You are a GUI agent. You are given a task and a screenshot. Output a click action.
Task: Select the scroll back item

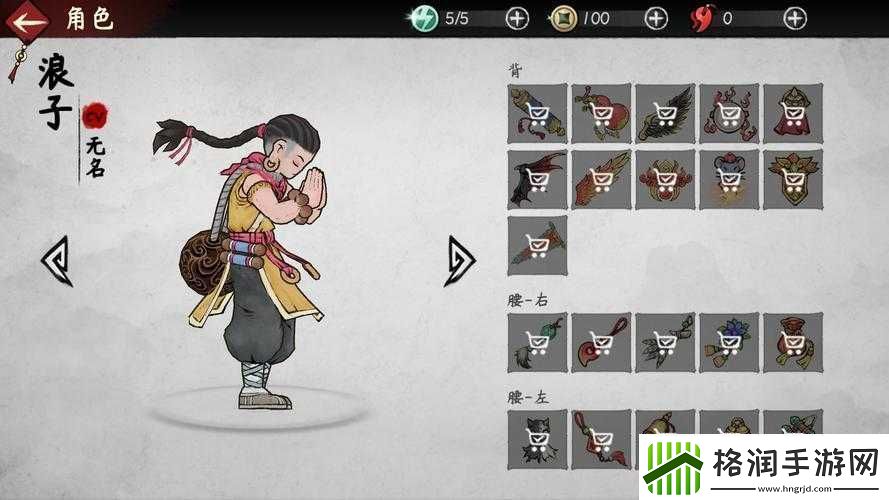[x=537, y=112]
